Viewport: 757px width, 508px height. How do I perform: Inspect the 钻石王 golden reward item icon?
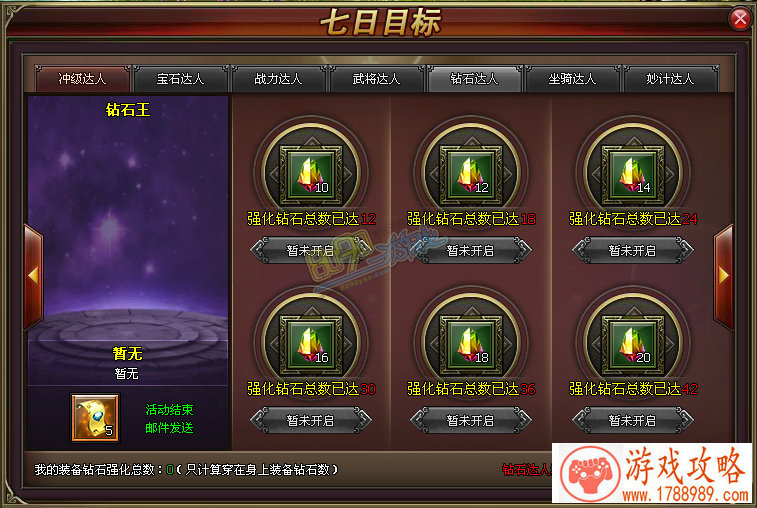tap(94, 418)
